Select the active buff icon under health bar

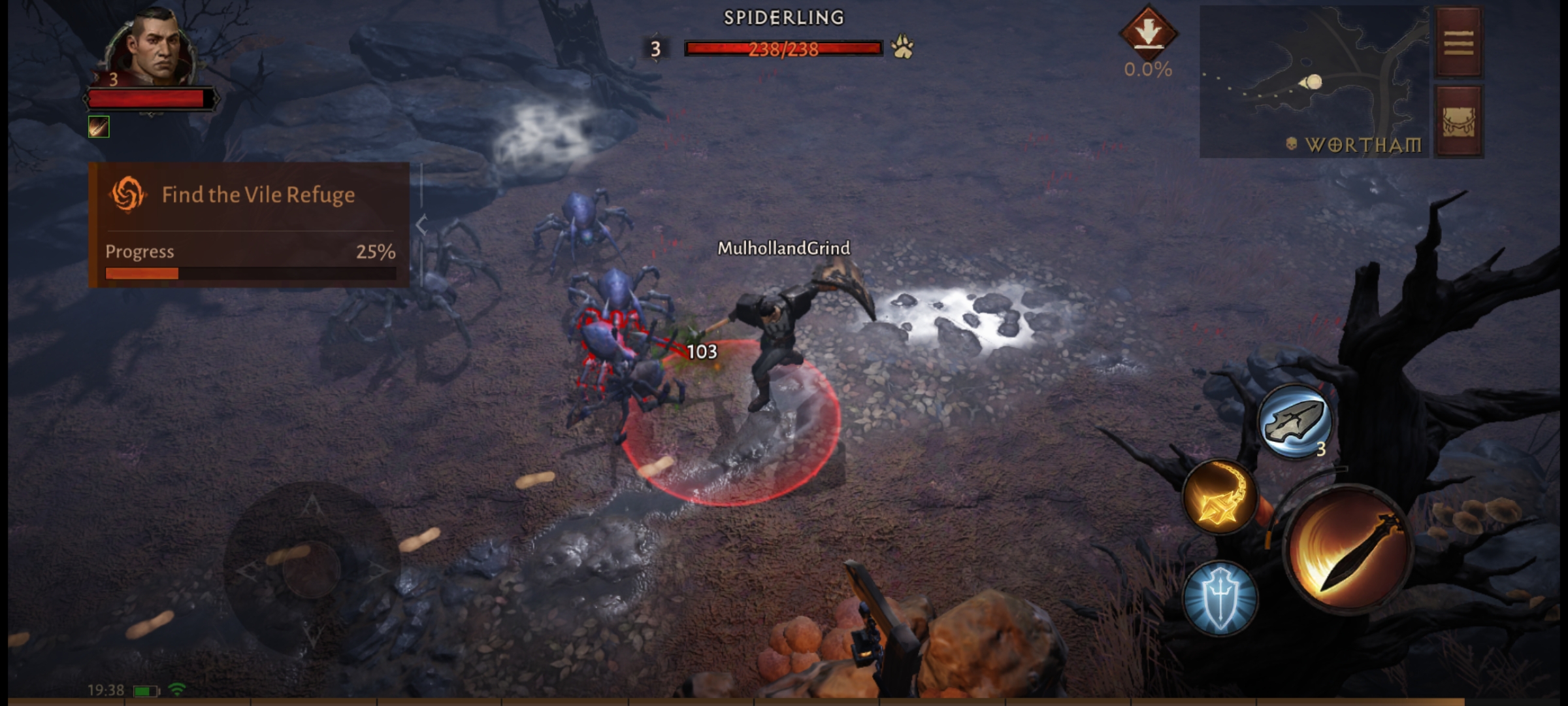click(x=99, y=127)
